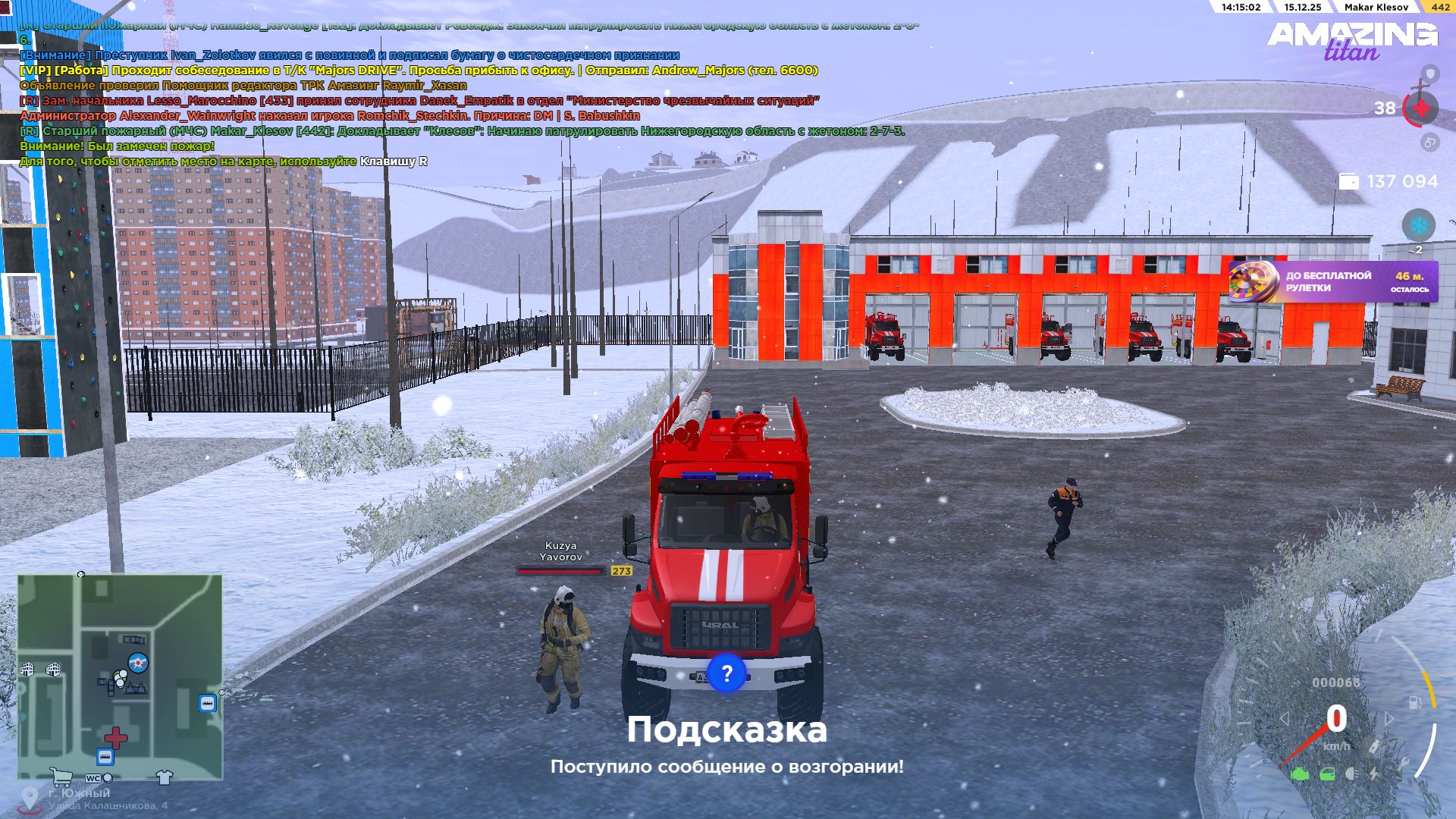Toggle the right turn signal arrow

point(1389,719)
